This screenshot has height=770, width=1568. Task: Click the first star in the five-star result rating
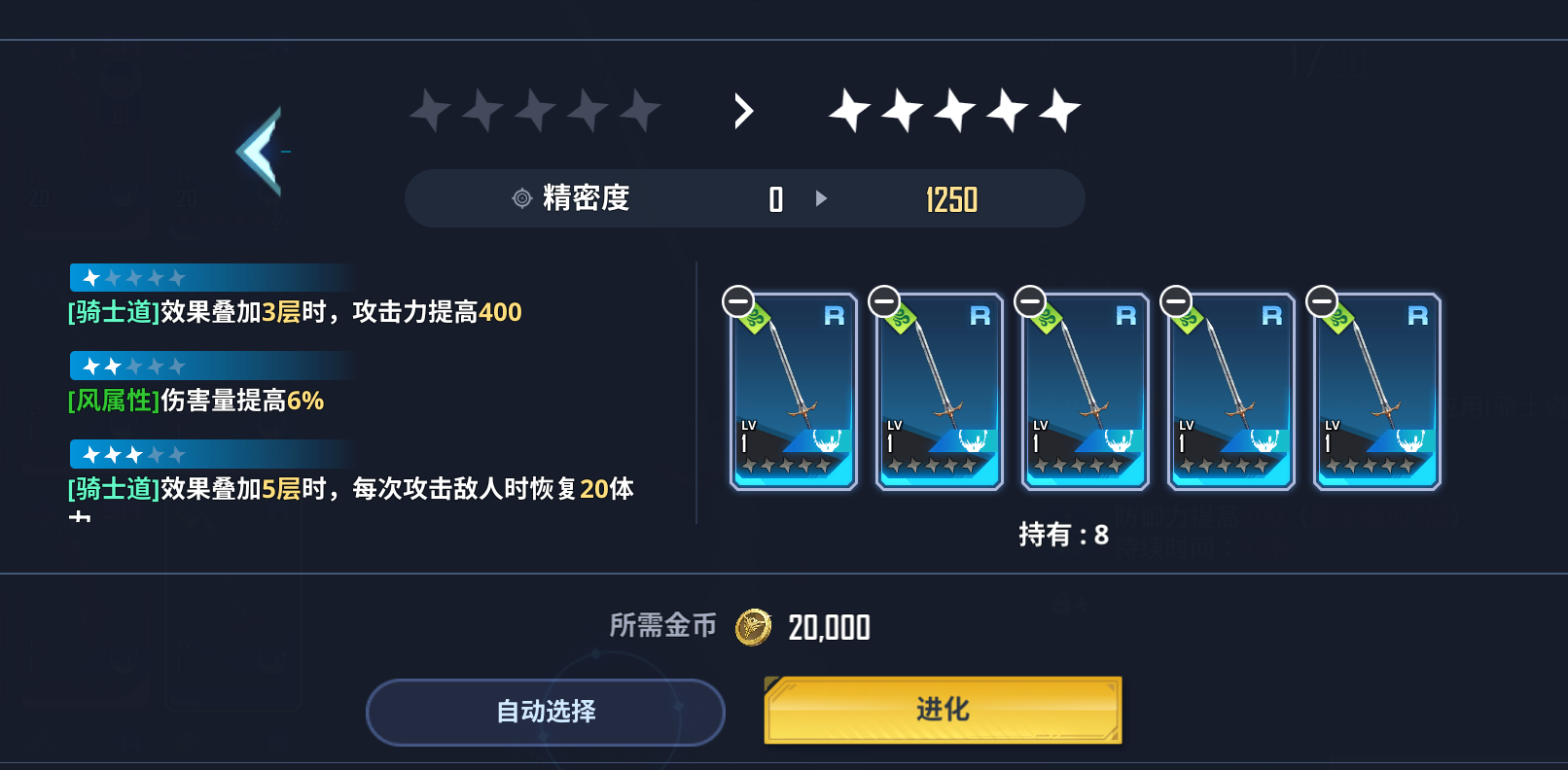click(x=850, y=110)
